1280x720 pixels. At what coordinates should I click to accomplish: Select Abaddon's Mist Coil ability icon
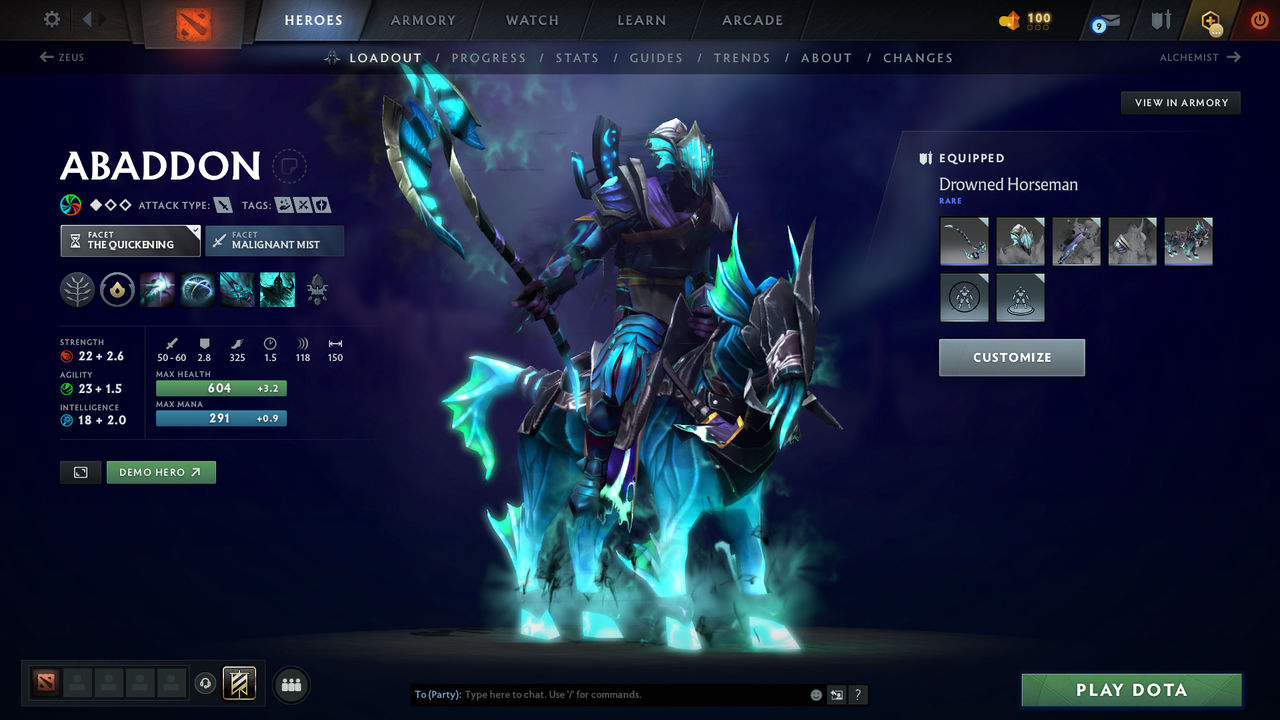click(157, 289)
